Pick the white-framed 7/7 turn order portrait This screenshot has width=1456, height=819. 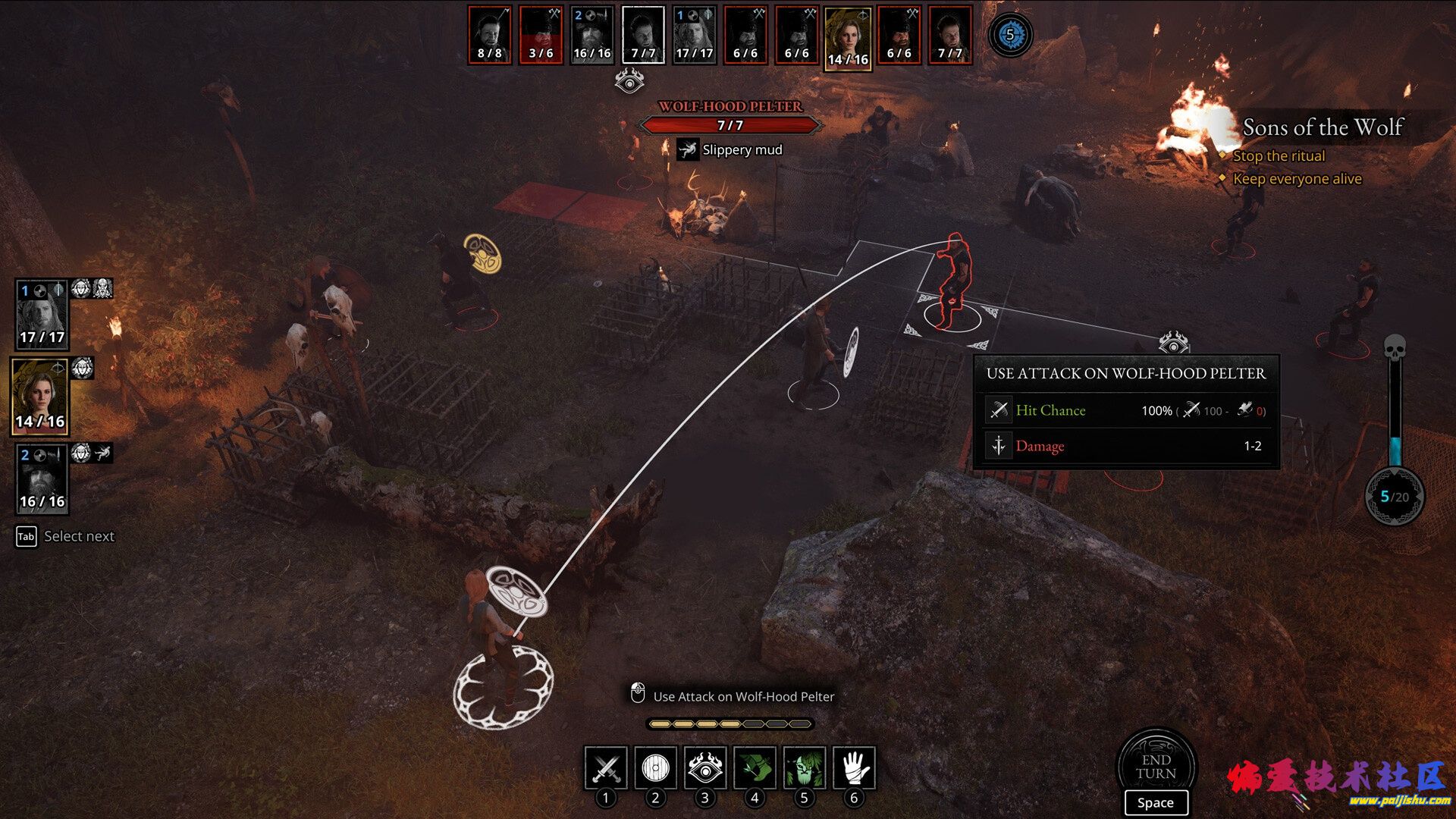click(643, 35)
